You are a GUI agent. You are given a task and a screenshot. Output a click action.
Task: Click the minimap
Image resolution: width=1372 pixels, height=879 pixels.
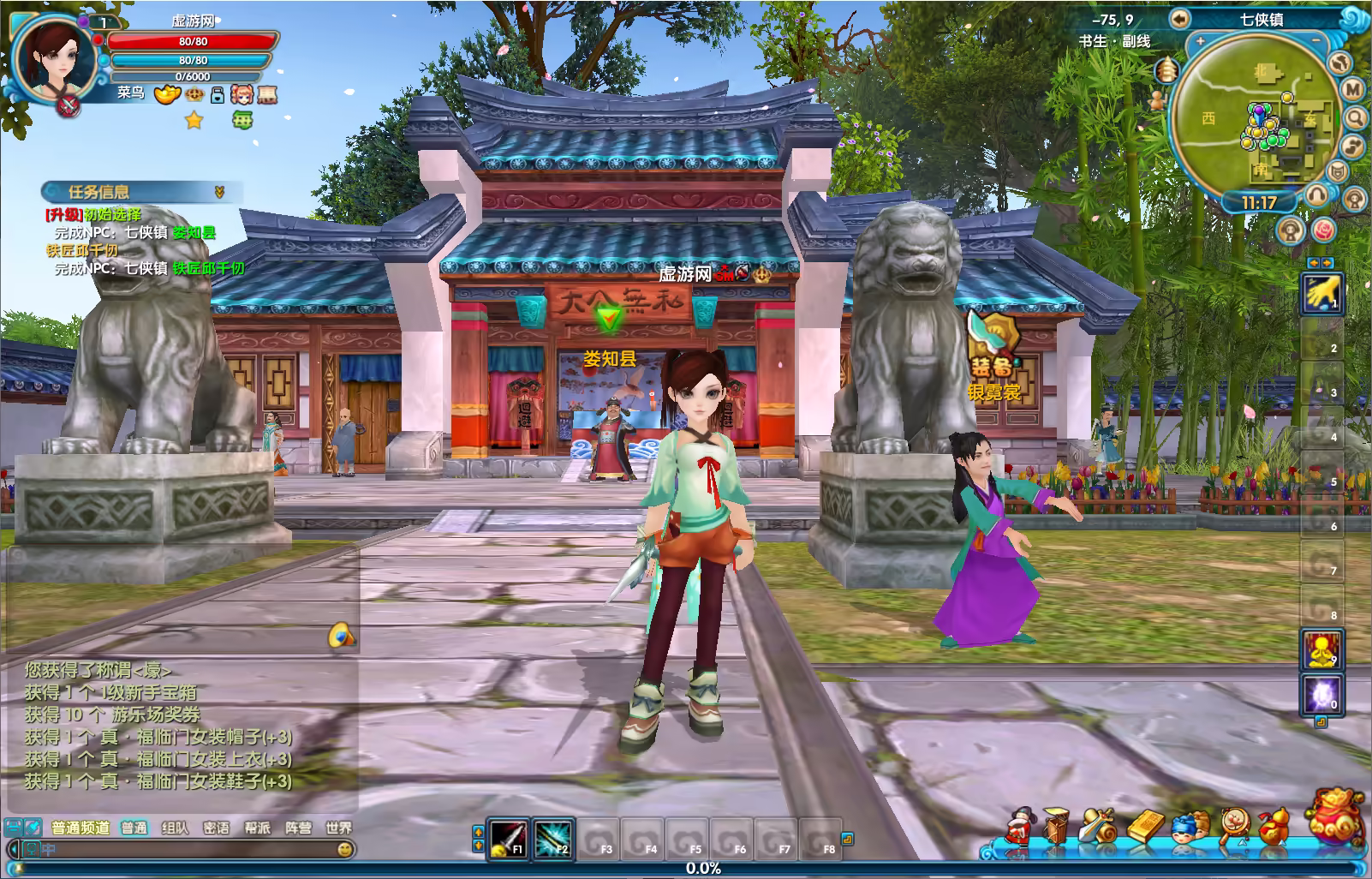point(1256,118)
